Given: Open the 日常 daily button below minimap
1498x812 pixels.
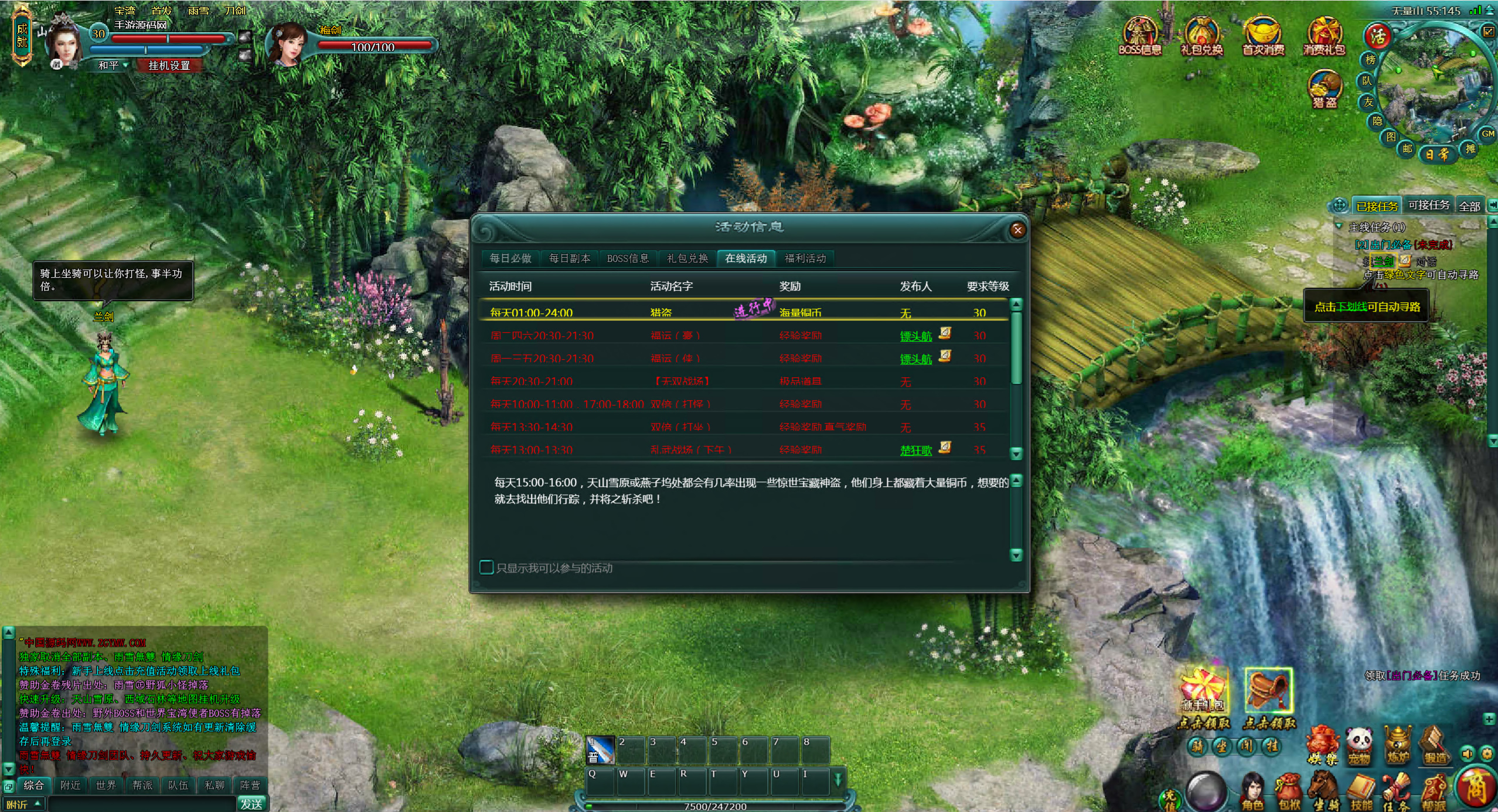Looking at the screenshot, I should [1437, 155].
